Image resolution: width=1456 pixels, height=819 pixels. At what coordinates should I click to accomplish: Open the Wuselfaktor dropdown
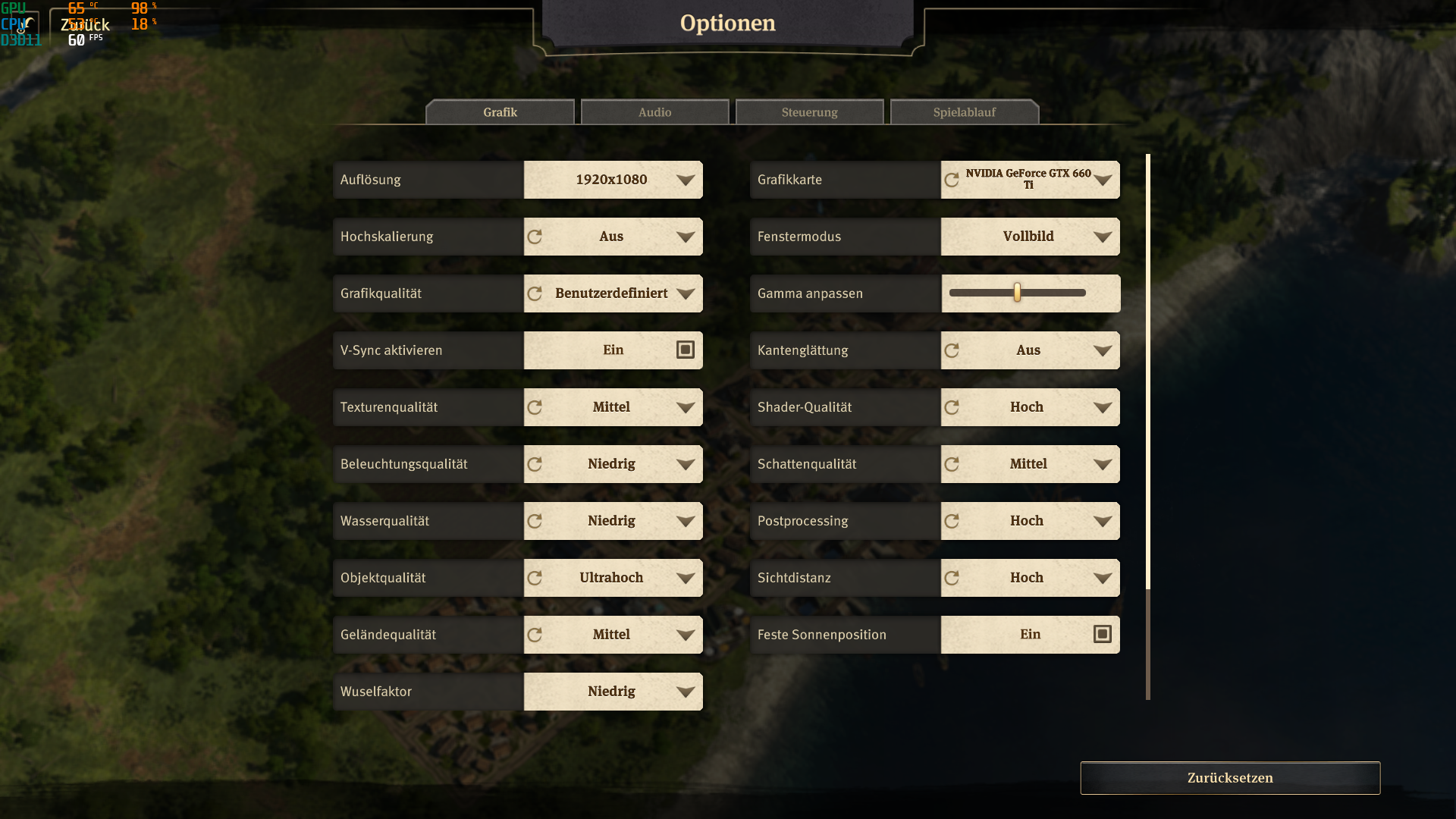(613, 692)
